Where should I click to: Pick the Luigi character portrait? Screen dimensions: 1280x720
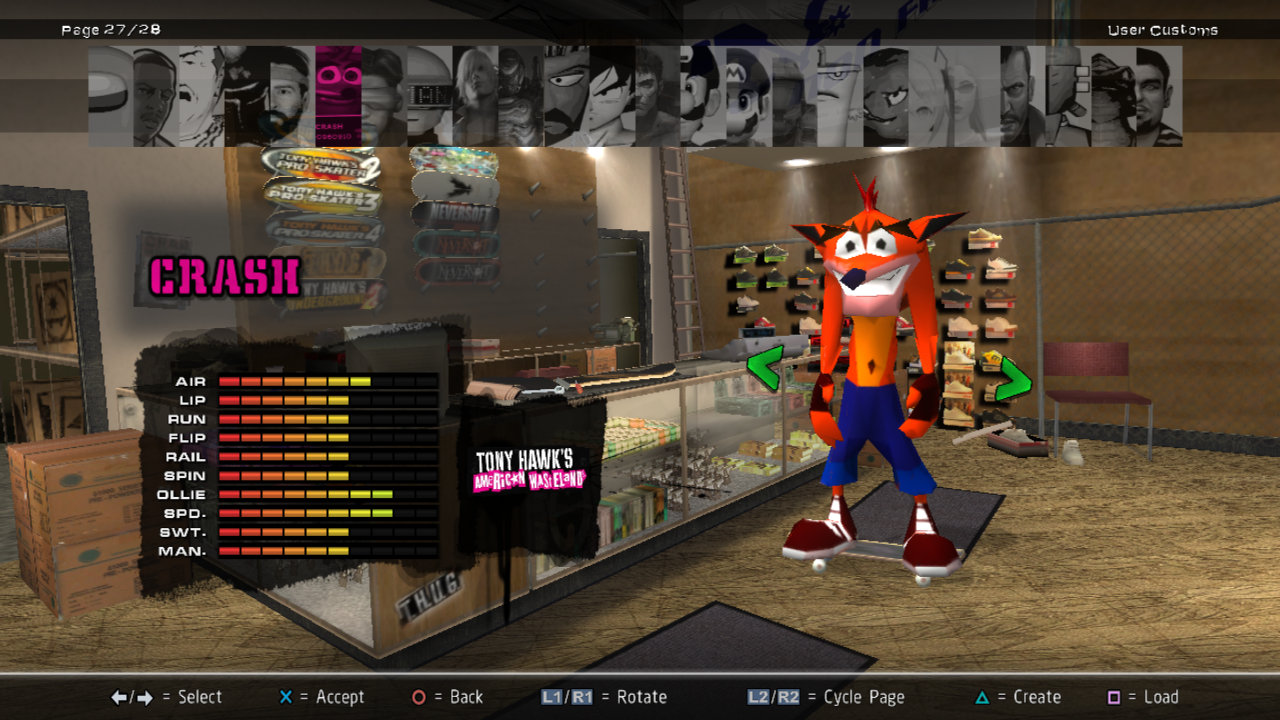click(702, 96)
